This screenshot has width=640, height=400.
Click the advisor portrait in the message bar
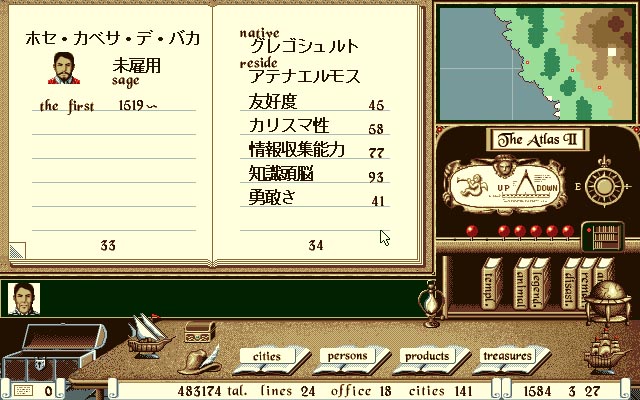pyautogui.click(x=22, y=299)
